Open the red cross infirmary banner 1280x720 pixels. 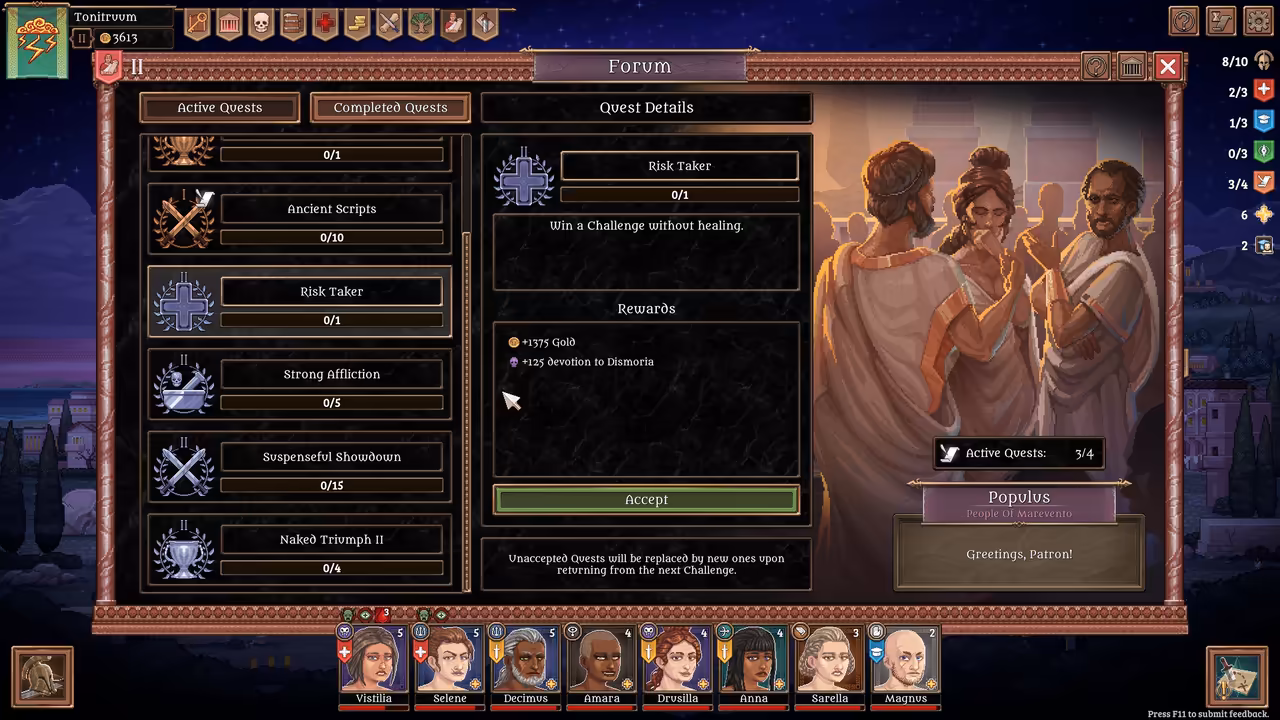325,23
